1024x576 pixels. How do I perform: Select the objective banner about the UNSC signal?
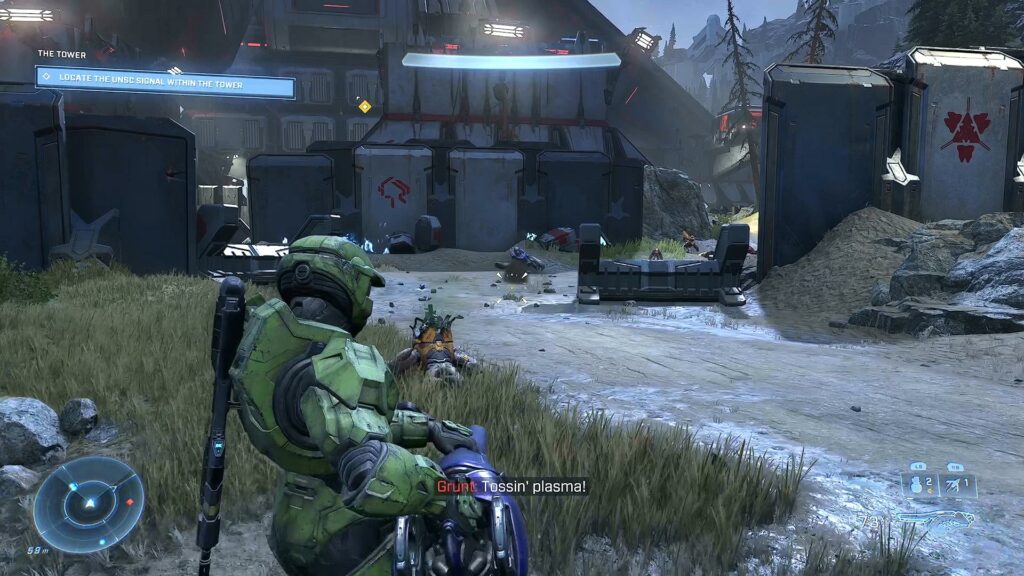165,82
